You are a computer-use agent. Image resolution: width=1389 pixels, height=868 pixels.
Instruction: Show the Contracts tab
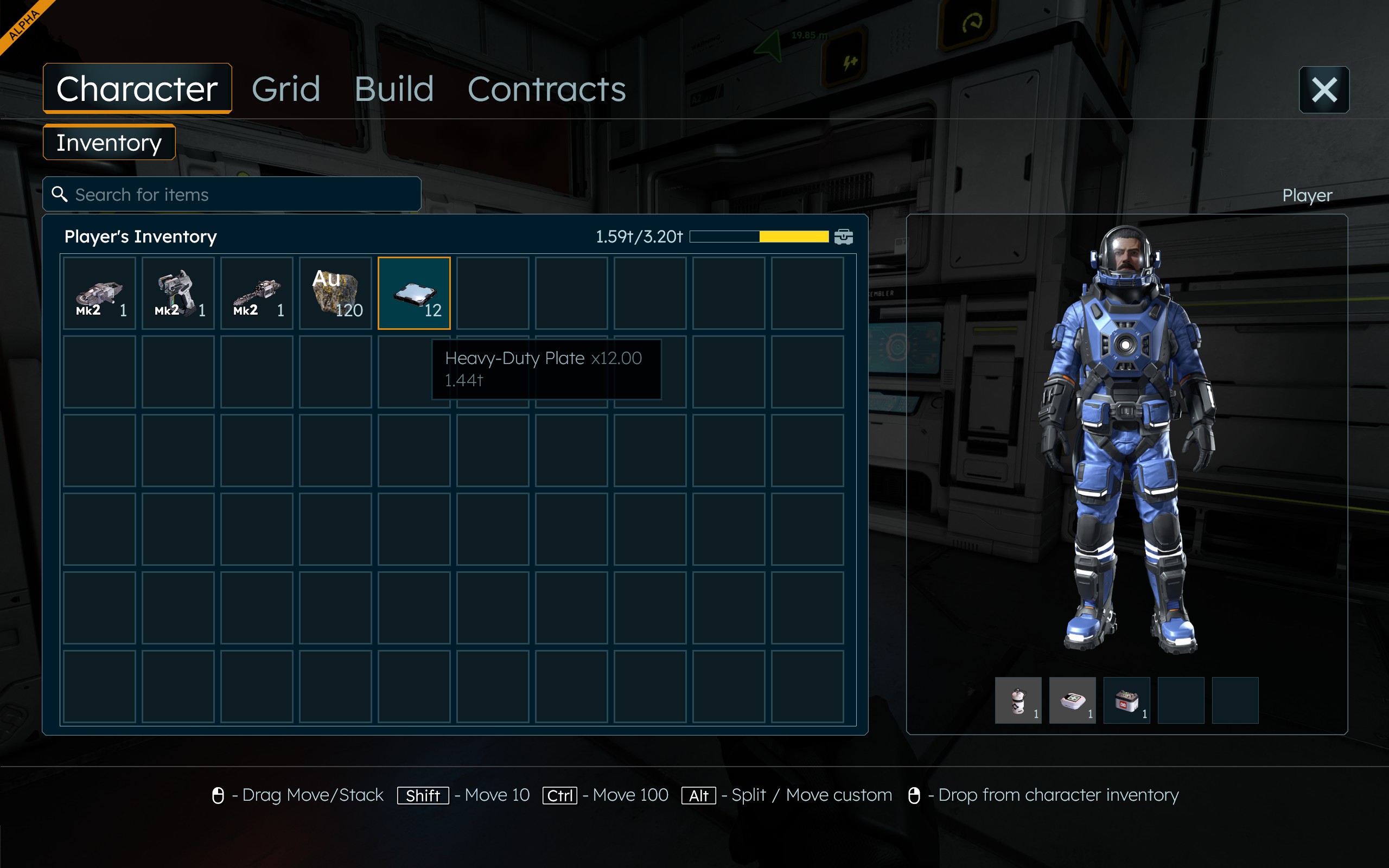546,89
